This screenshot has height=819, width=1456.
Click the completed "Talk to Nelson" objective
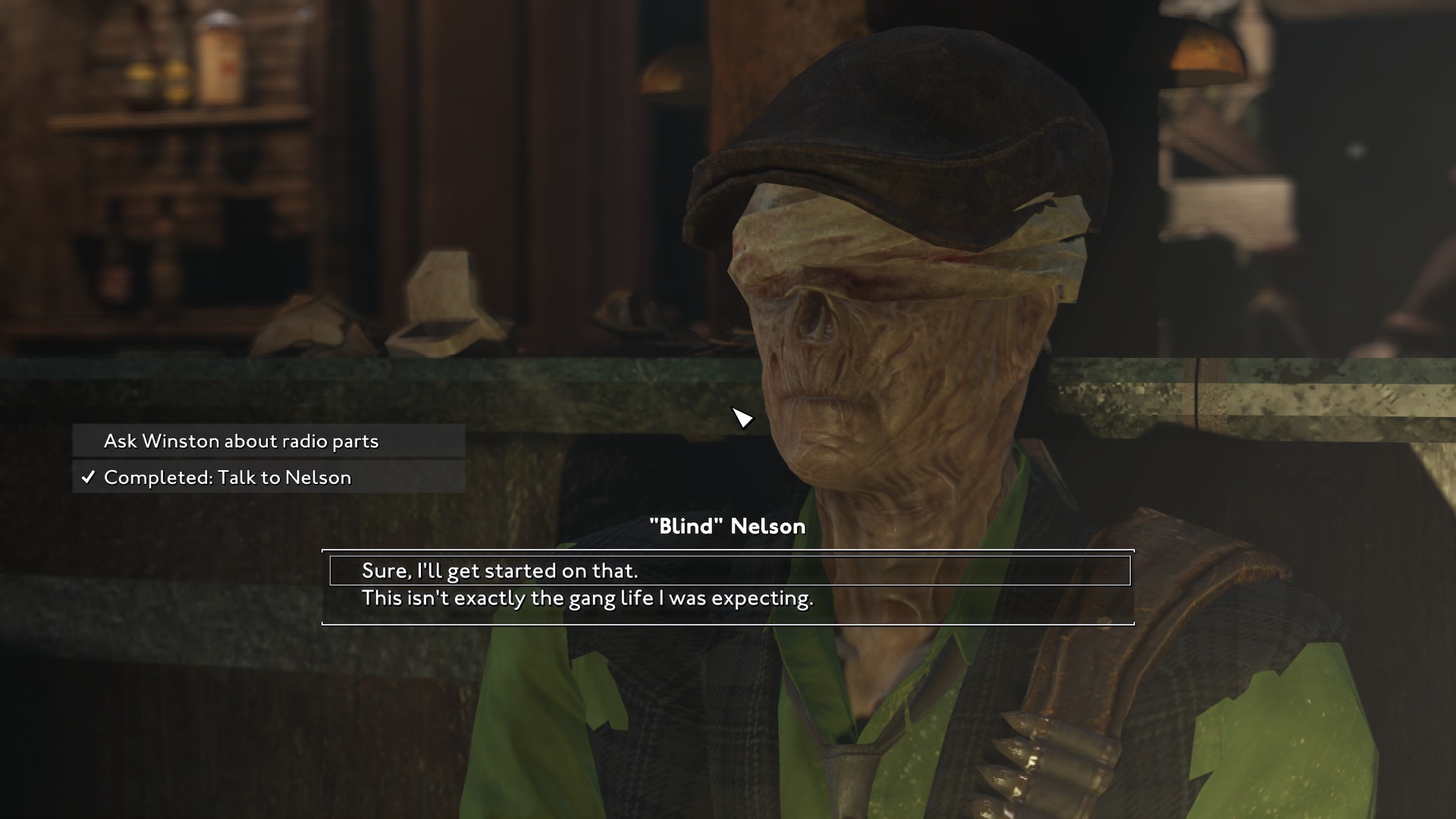(x=227, y=478)
